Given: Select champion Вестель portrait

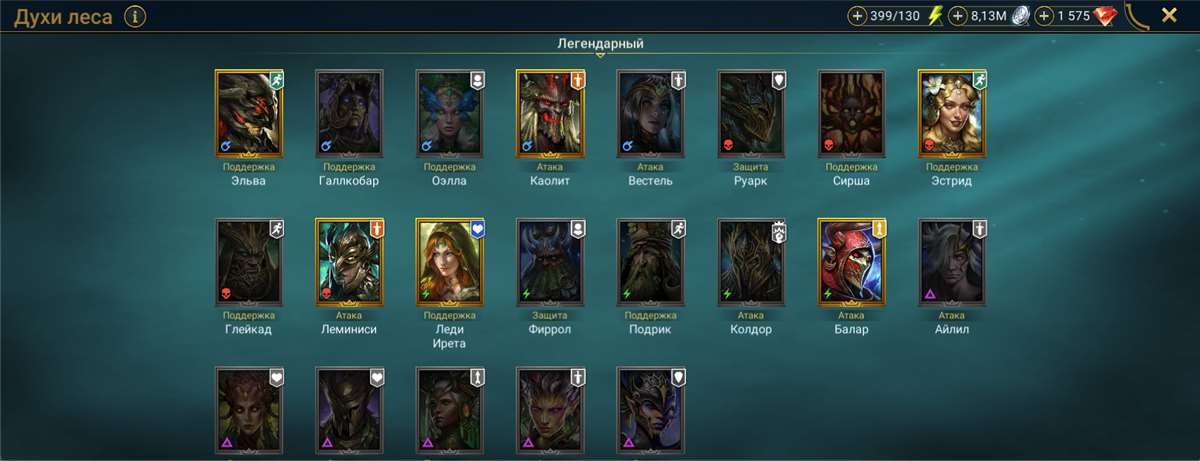Looking at the screenshot, I should pos(650,113).
